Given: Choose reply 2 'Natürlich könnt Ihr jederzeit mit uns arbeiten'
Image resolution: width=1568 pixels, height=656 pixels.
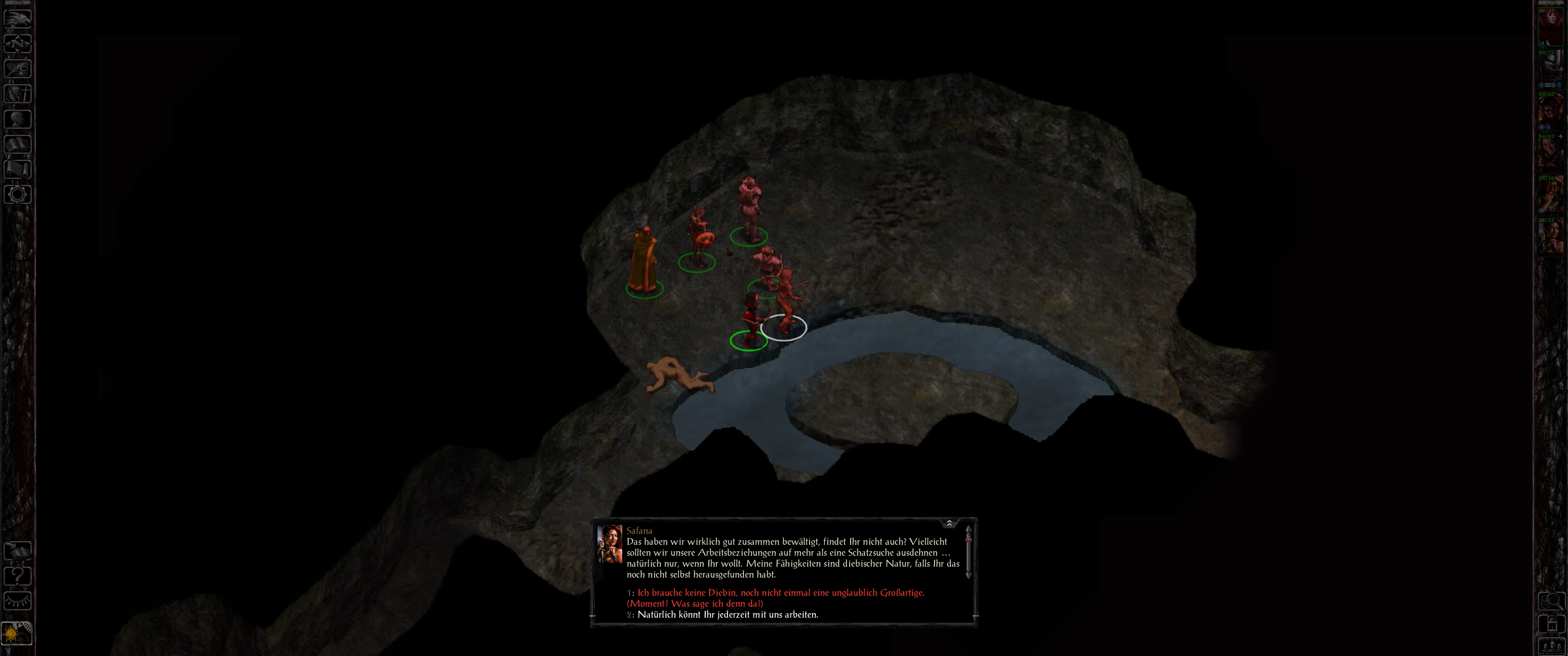Looking at the screenshot, I should pyautogui.click(x=727, y=615).
